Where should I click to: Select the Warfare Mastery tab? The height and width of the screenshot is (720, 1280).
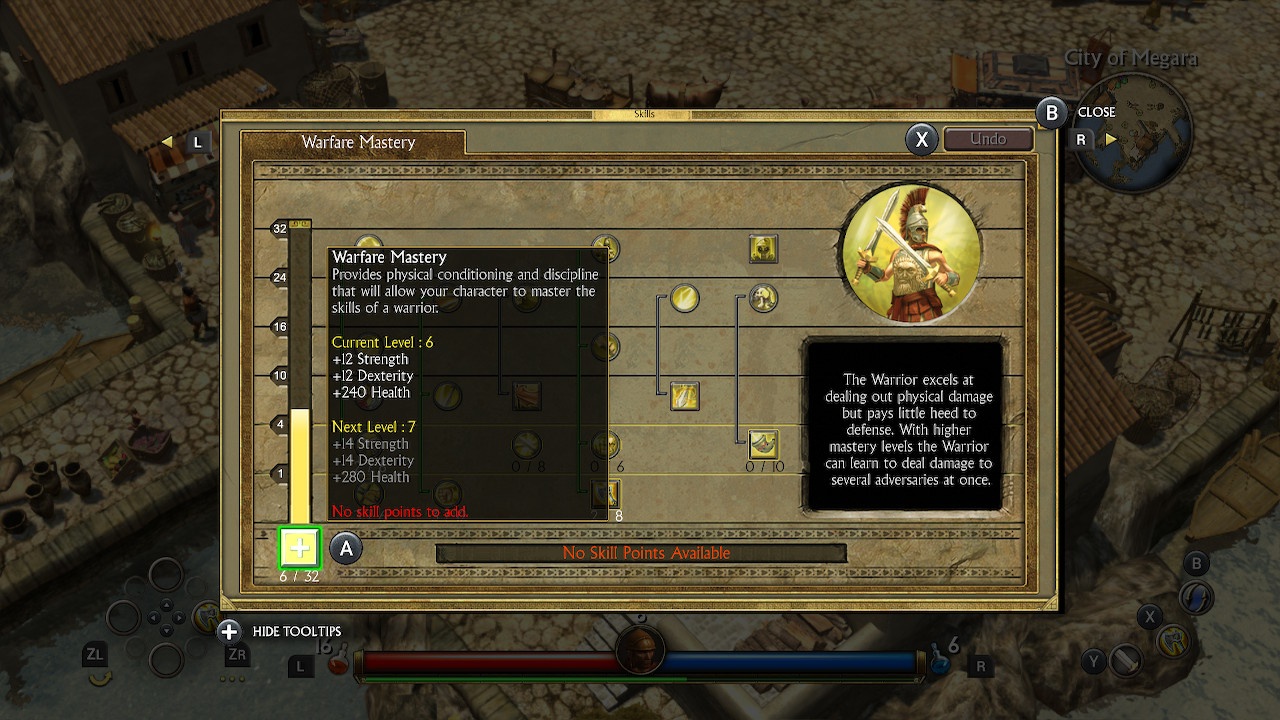[358, 142]
